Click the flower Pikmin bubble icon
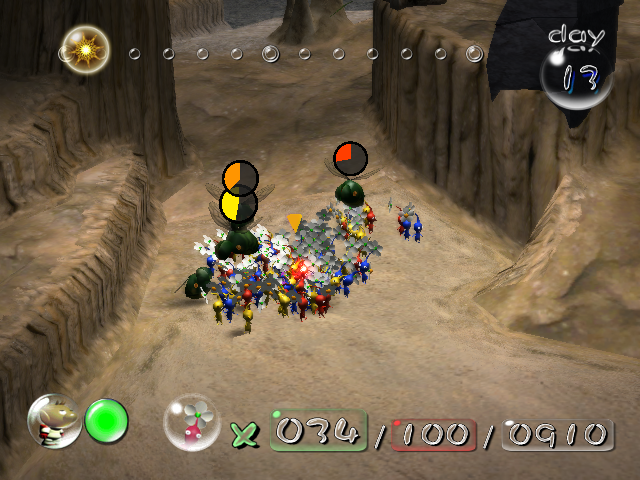 [191, 423]
